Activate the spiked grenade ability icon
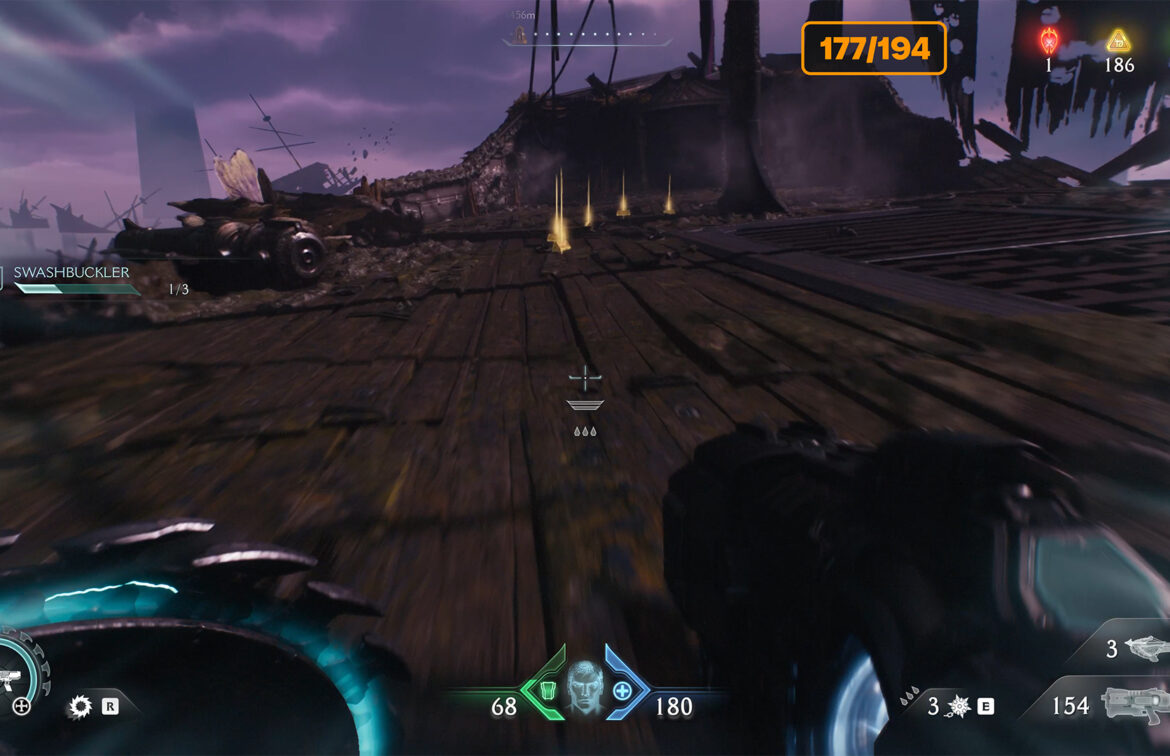Viewport: 1170px width, 756px height. (x=959, y=707)
